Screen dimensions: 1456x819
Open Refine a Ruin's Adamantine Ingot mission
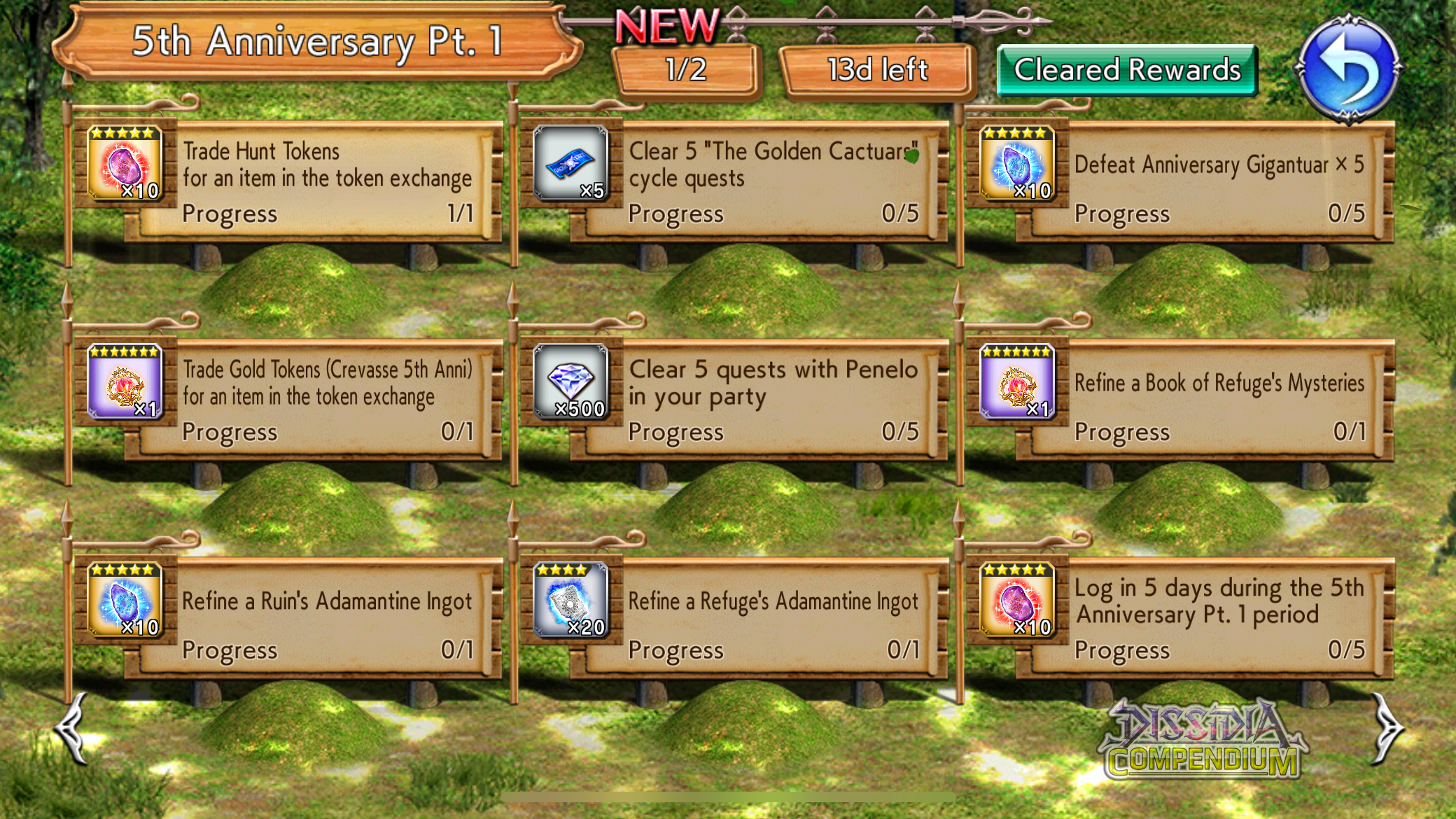(x=327, y=619)
